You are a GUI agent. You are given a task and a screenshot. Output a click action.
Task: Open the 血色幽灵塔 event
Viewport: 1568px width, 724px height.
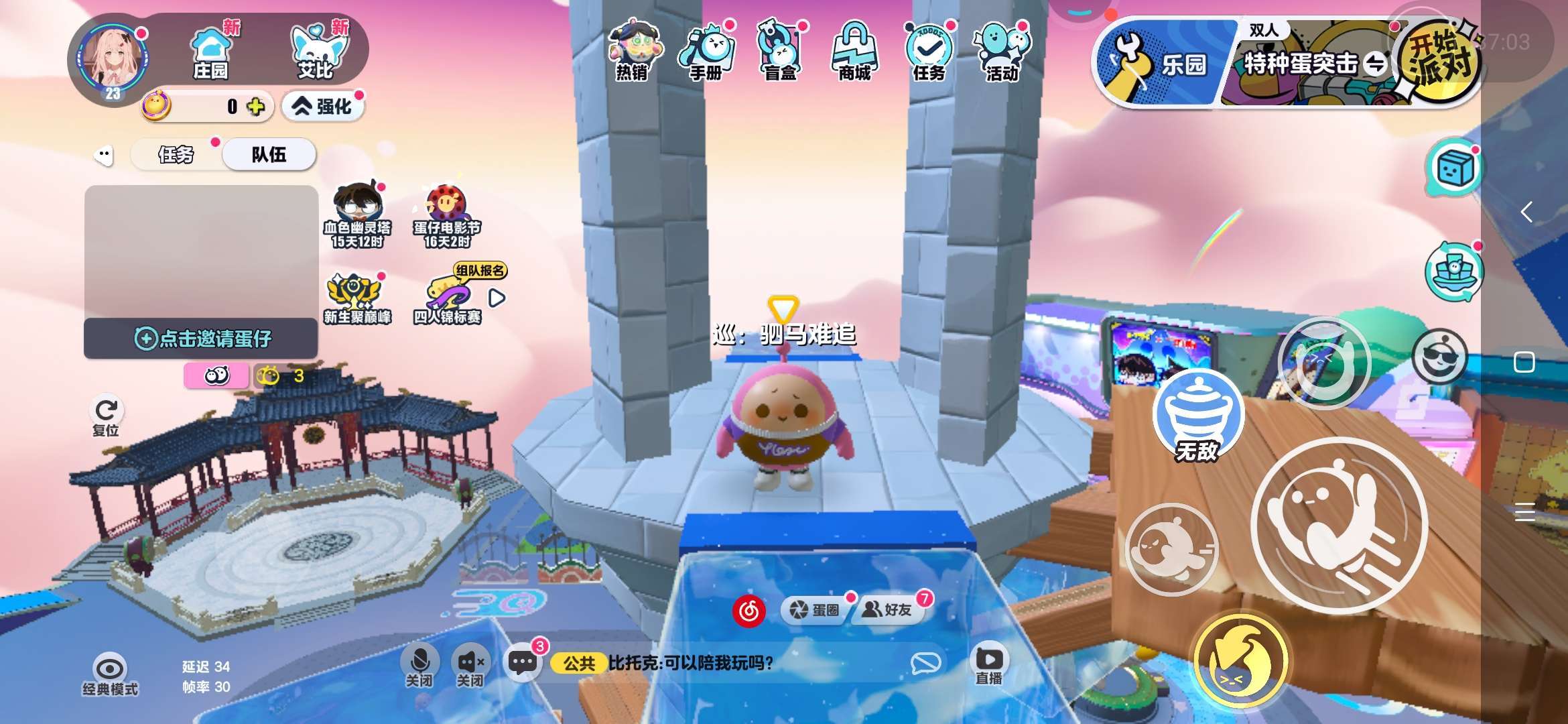tap(357, 215)
